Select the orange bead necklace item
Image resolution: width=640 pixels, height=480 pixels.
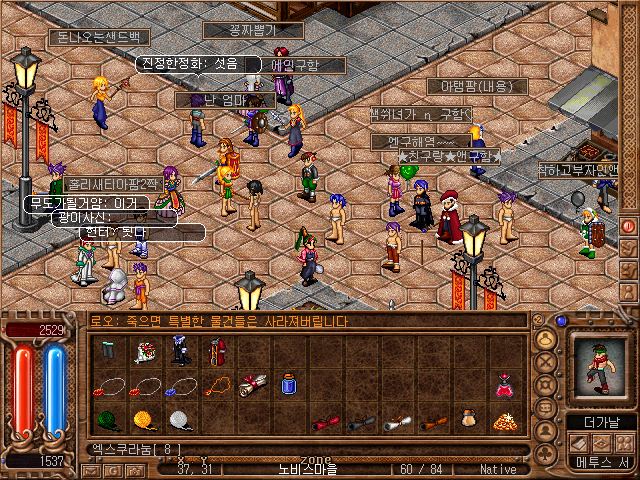click(x=217, y=385)
